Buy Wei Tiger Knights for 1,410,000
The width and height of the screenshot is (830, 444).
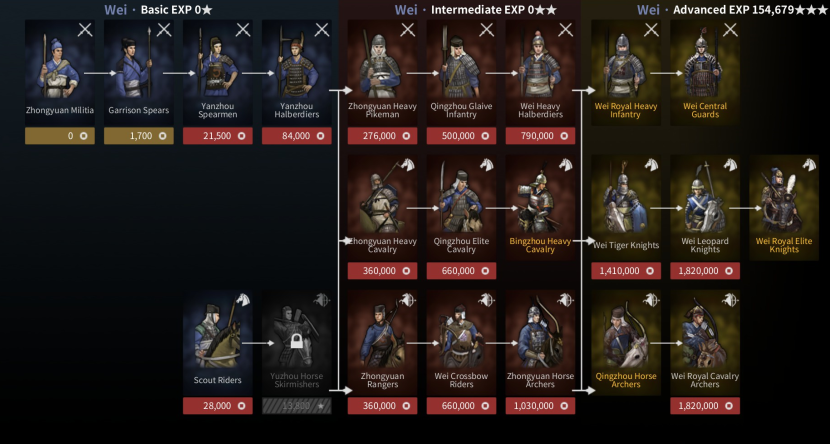point(626,271)
